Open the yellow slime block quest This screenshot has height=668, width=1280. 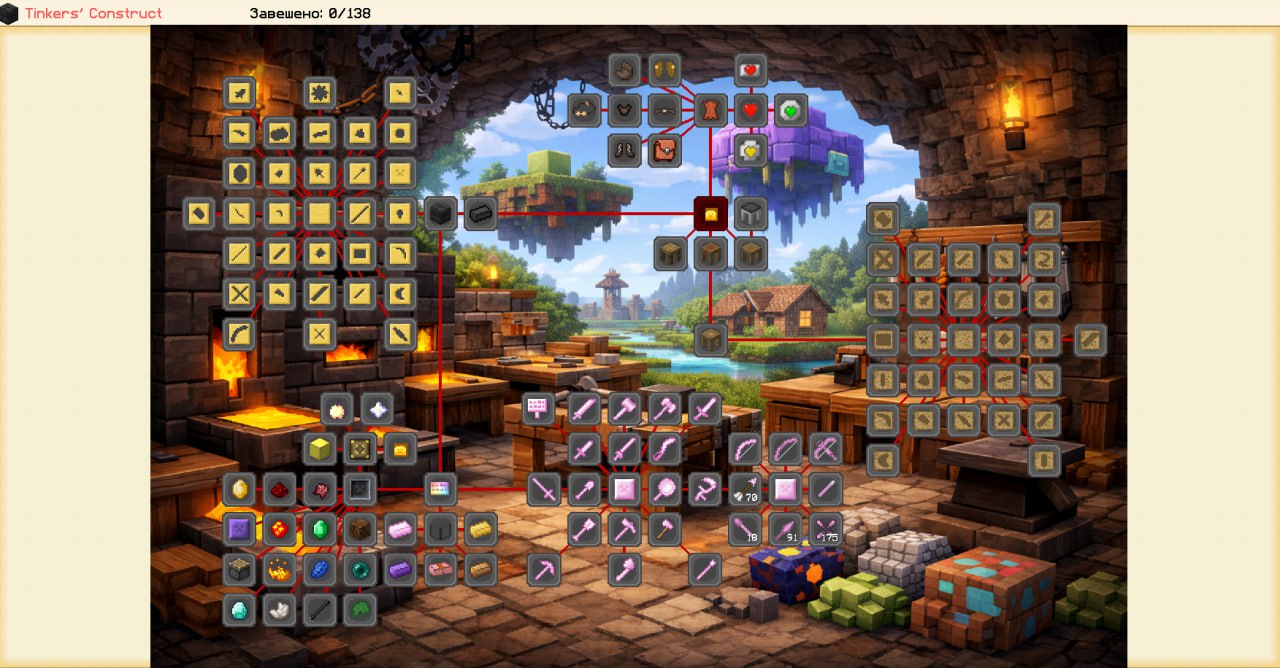pos(320,449)
